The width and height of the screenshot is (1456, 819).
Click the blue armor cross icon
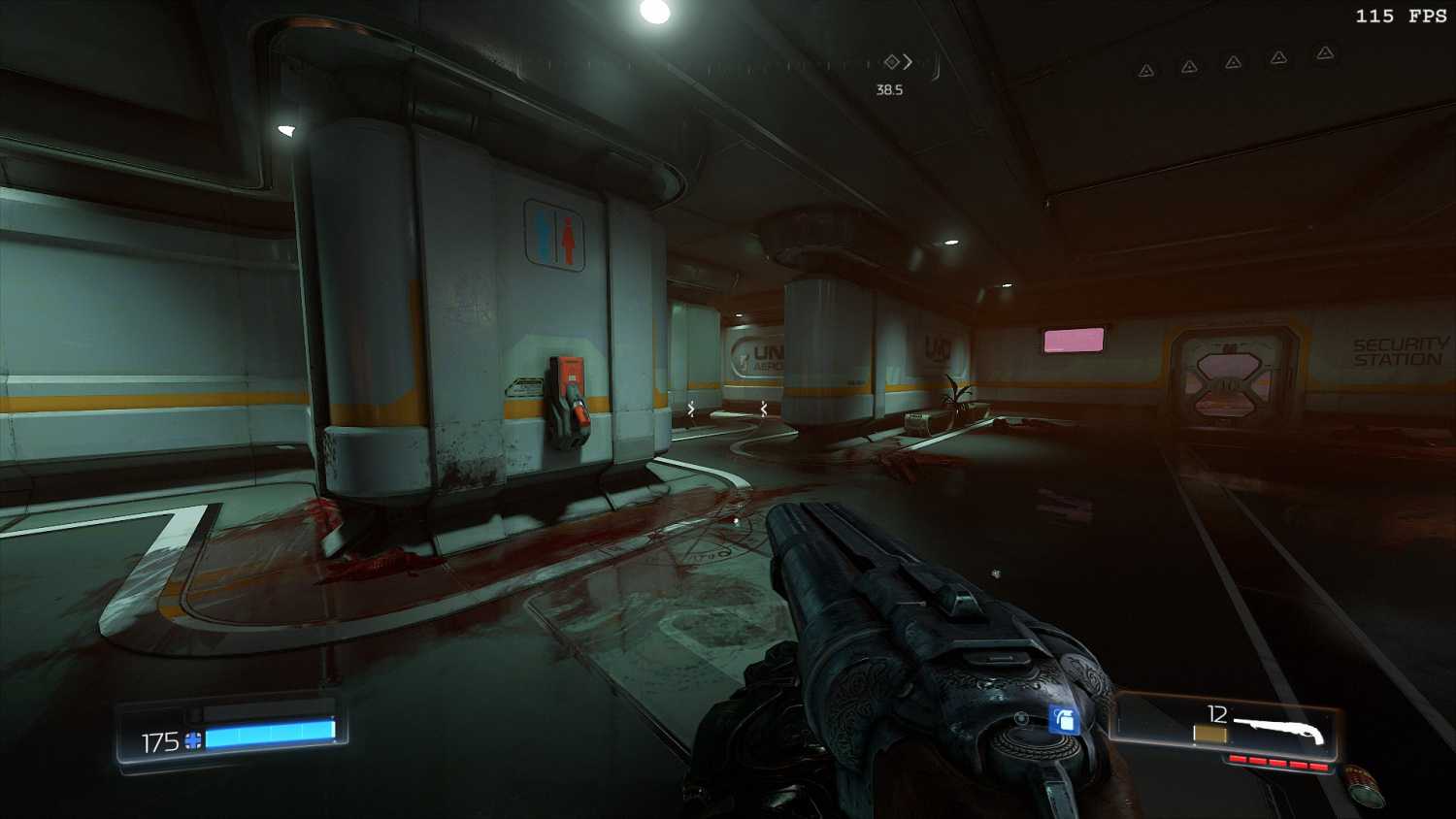point(193,741)
